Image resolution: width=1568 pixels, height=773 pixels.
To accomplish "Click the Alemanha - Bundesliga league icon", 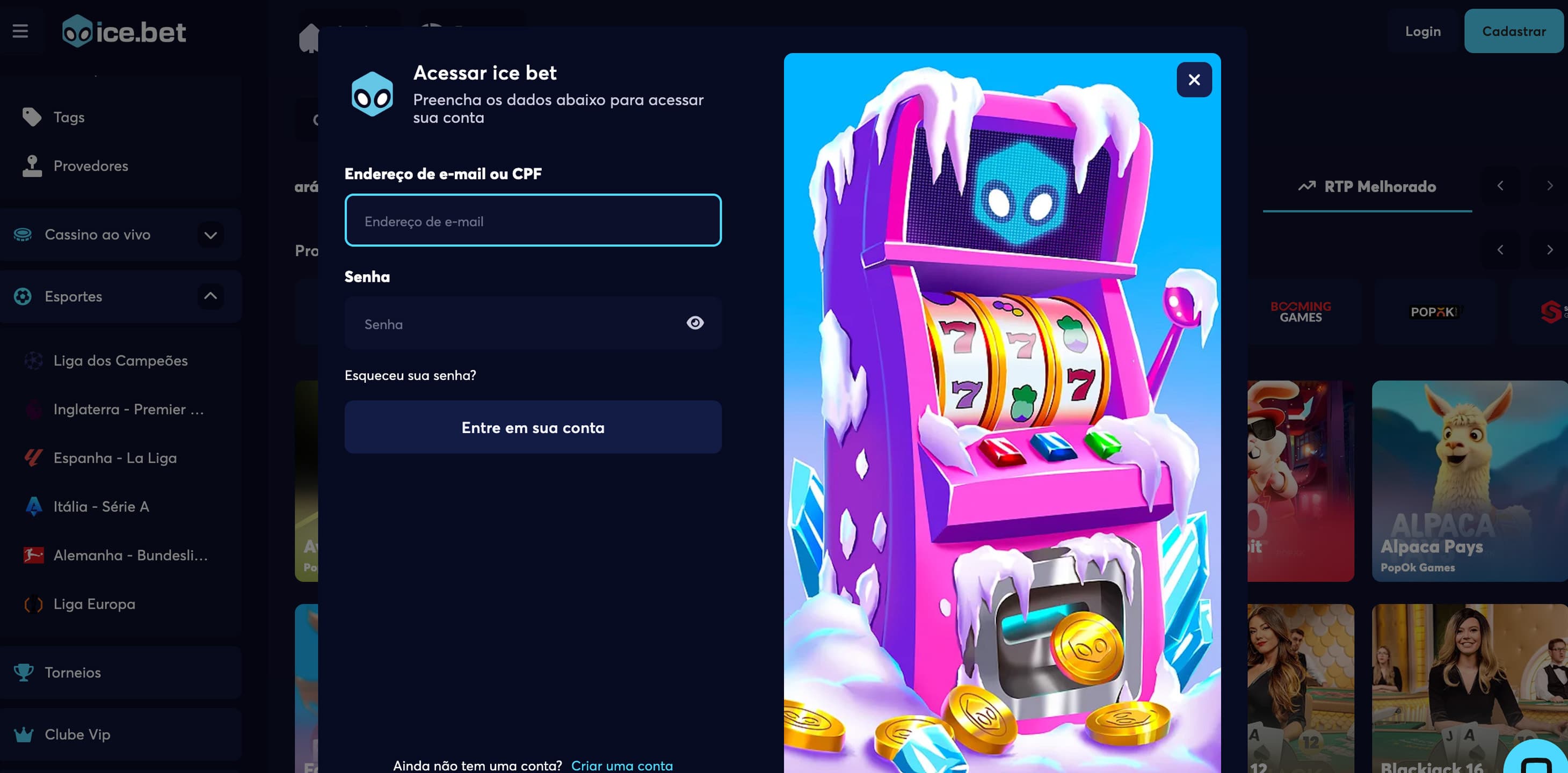I will [33, 555].
